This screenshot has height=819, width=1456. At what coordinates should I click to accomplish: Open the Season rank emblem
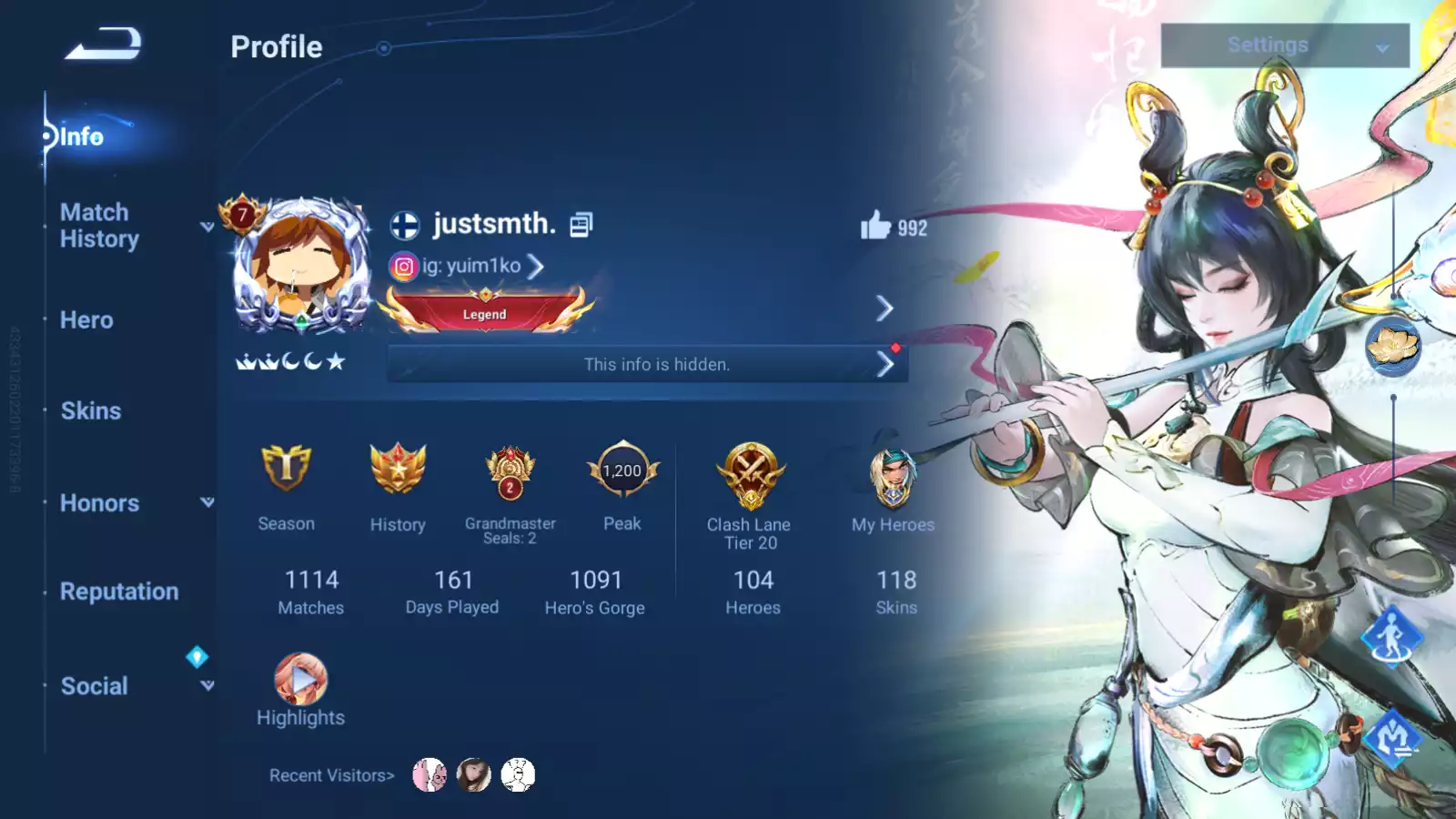[x=286, y=470]
